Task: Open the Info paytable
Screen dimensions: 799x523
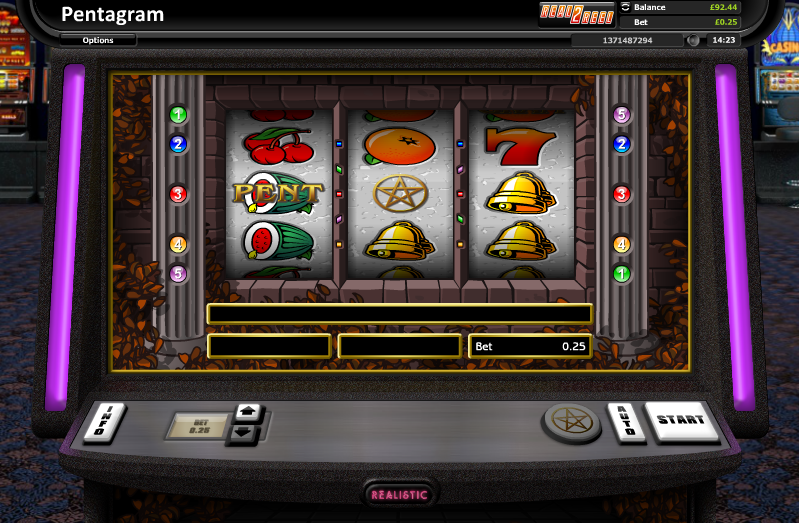Action: [110, 421]
